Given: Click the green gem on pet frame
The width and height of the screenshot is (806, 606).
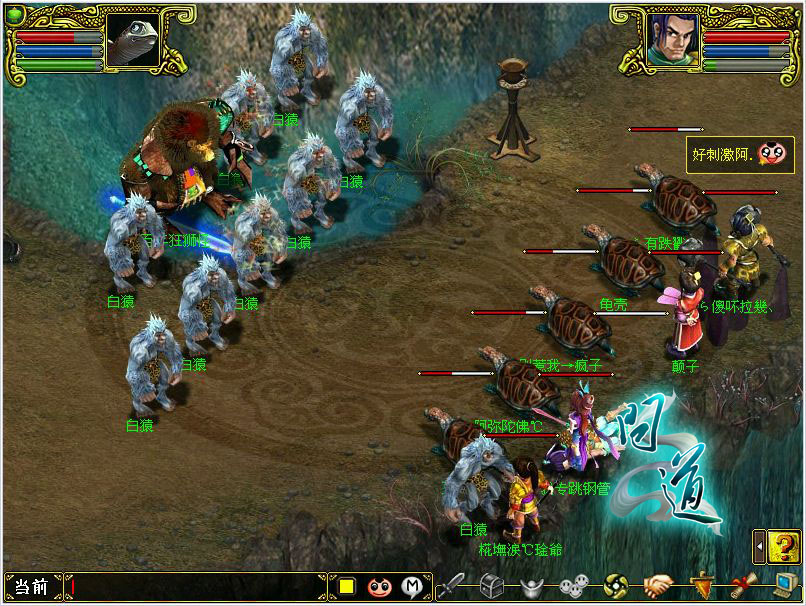Looking at the screenshot, I should tap(13, 15).
